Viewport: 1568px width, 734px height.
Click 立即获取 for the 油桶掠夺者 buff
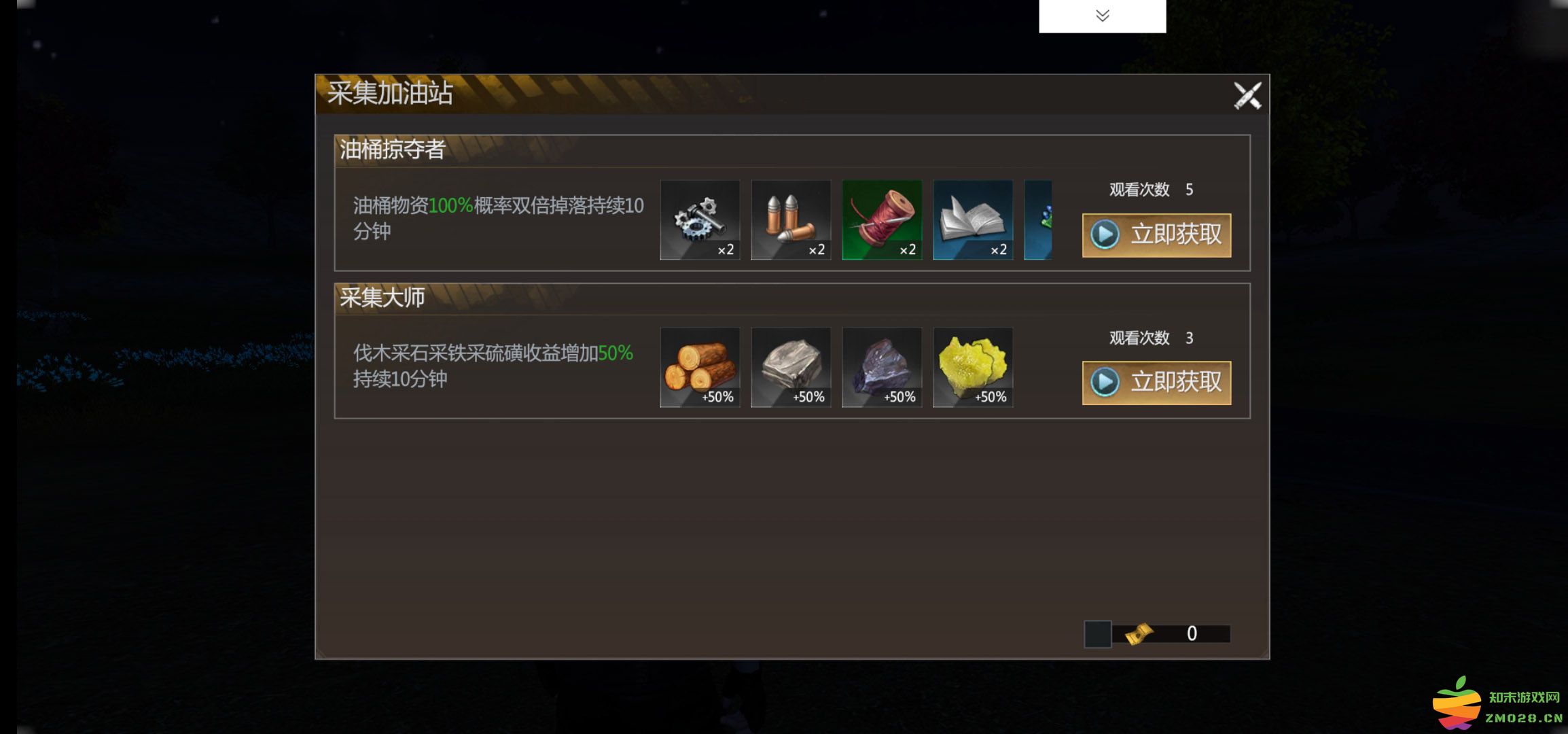[1156, 234]
